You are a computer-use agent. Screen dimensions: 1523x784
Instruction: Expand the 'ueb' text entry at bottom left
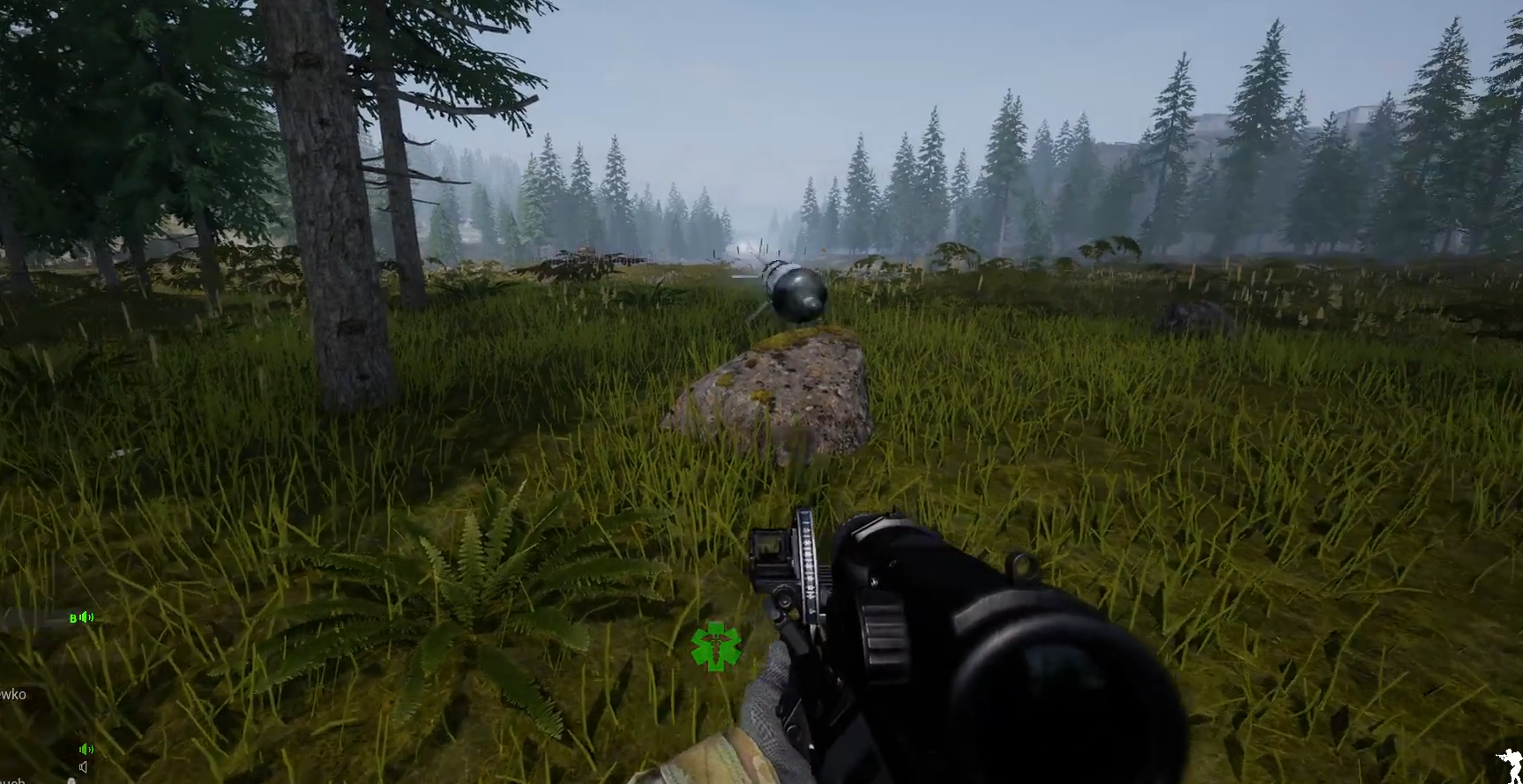coord(13,780)
